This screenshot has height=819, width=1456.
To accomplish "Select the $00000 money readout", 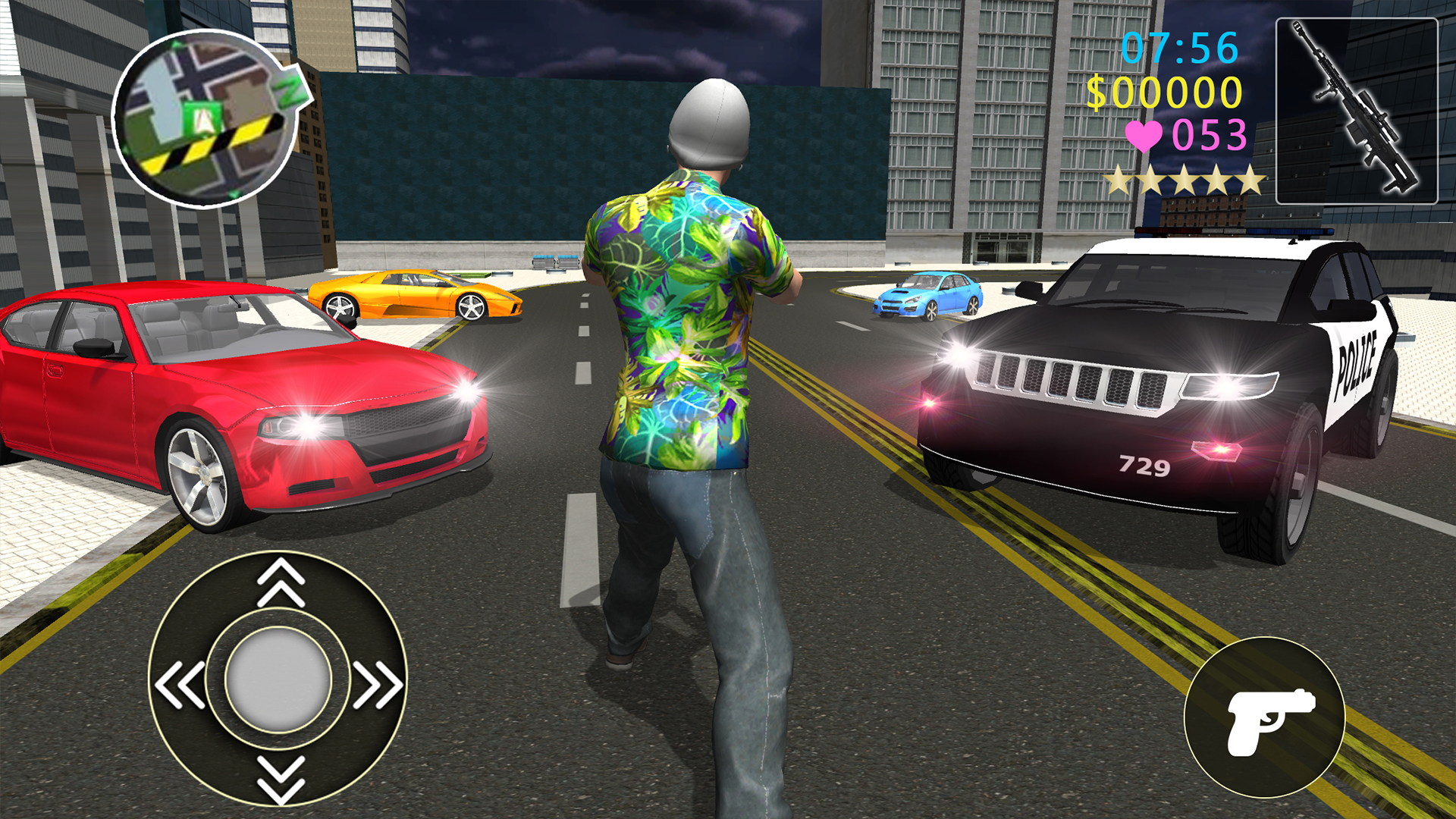I will (1164, 93).
